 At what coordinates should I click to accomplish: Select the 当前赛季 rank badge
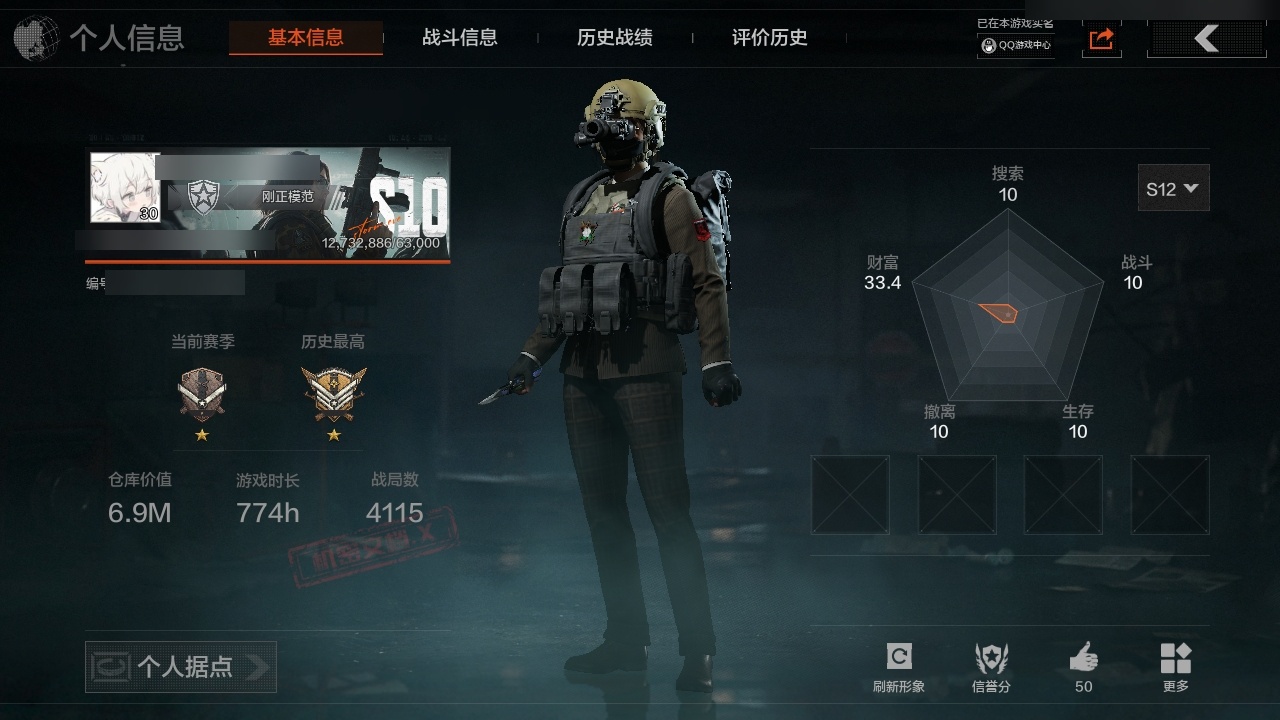[202, 393]
